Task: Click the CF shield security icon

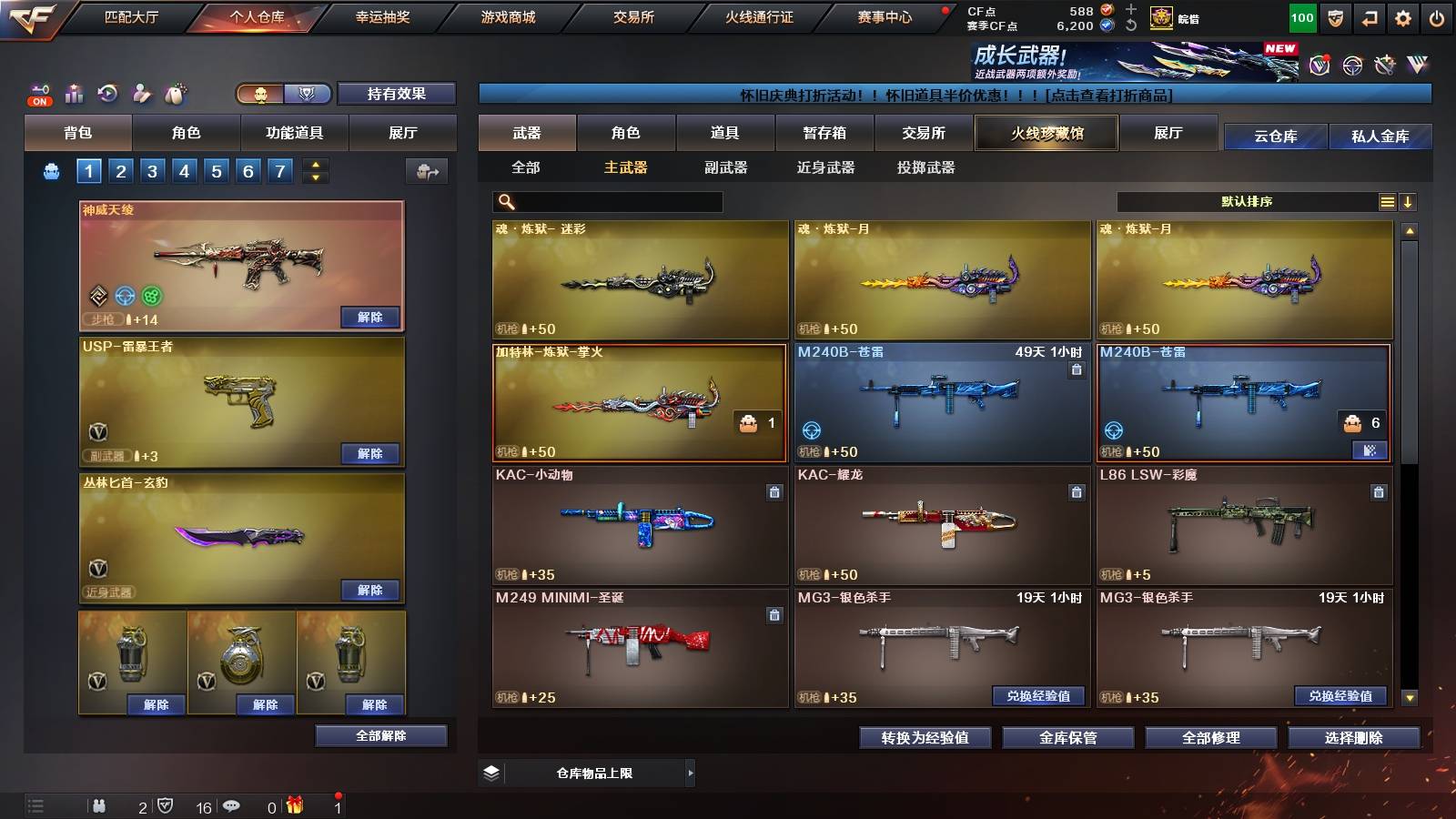Action: point(1335,17)
